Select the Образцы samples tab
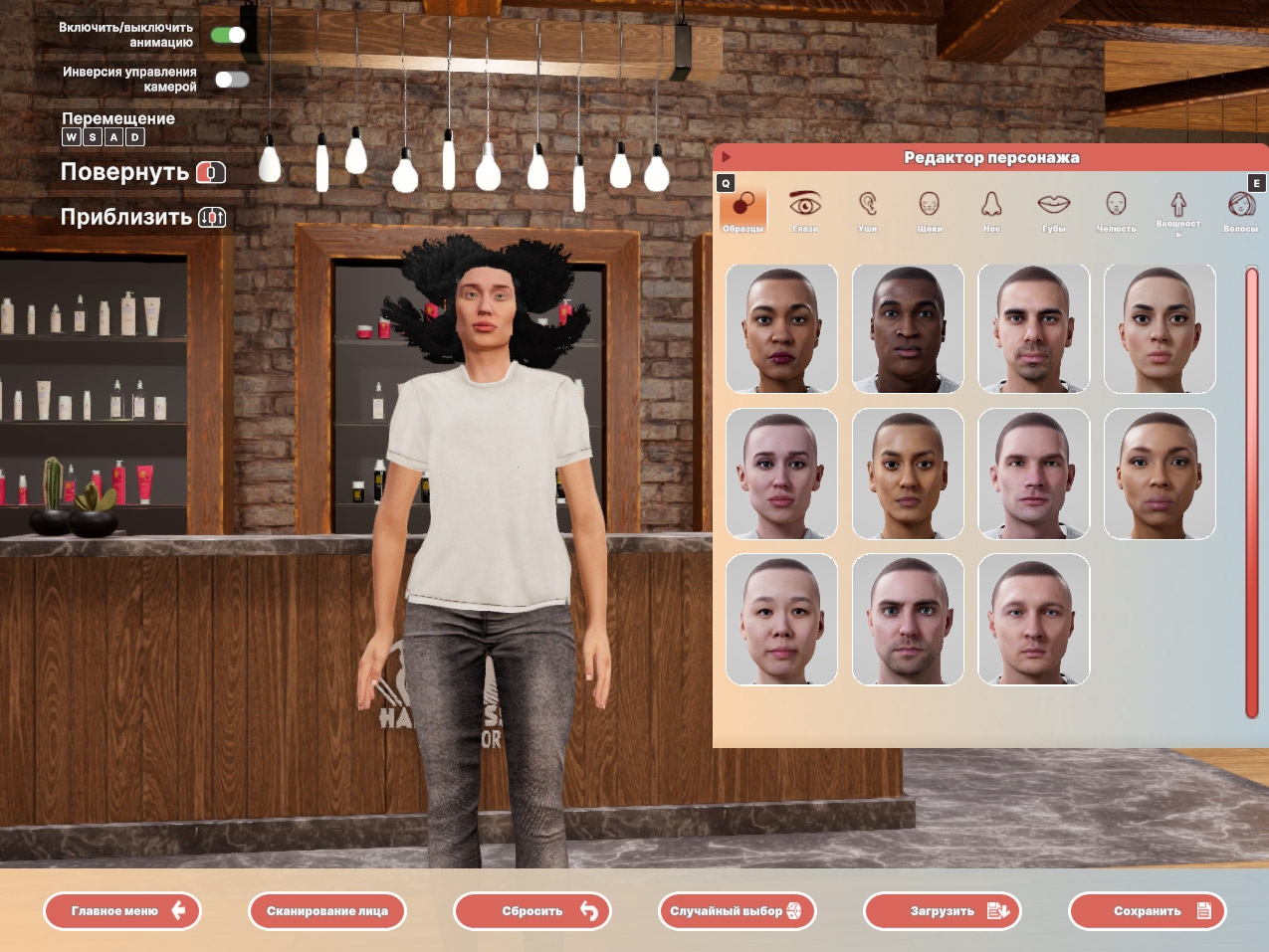 pos(743,211)
